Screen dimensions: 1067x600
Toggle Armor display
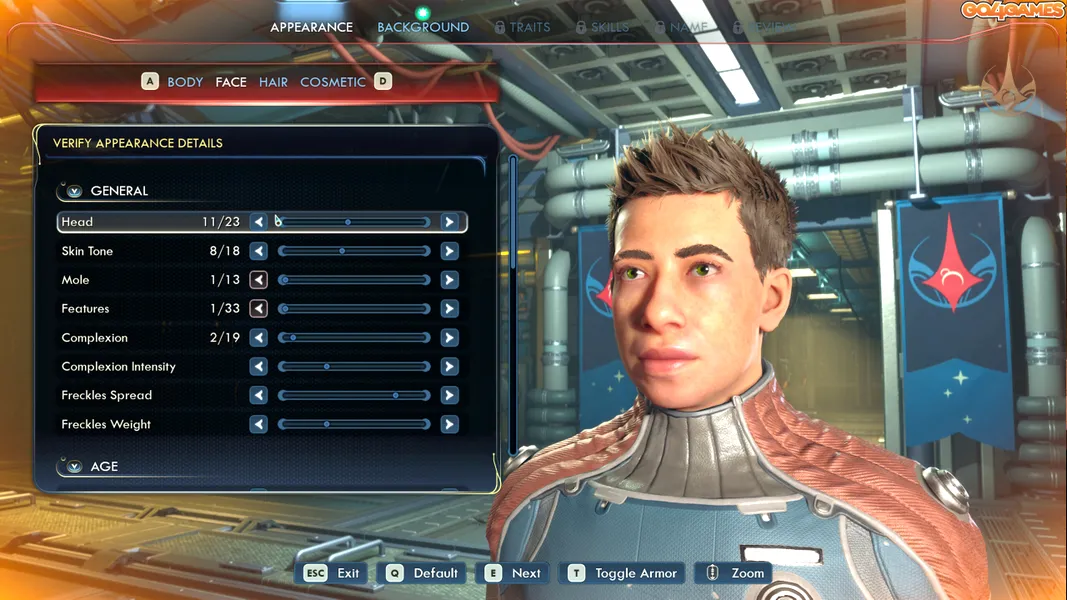pos(625,573)
